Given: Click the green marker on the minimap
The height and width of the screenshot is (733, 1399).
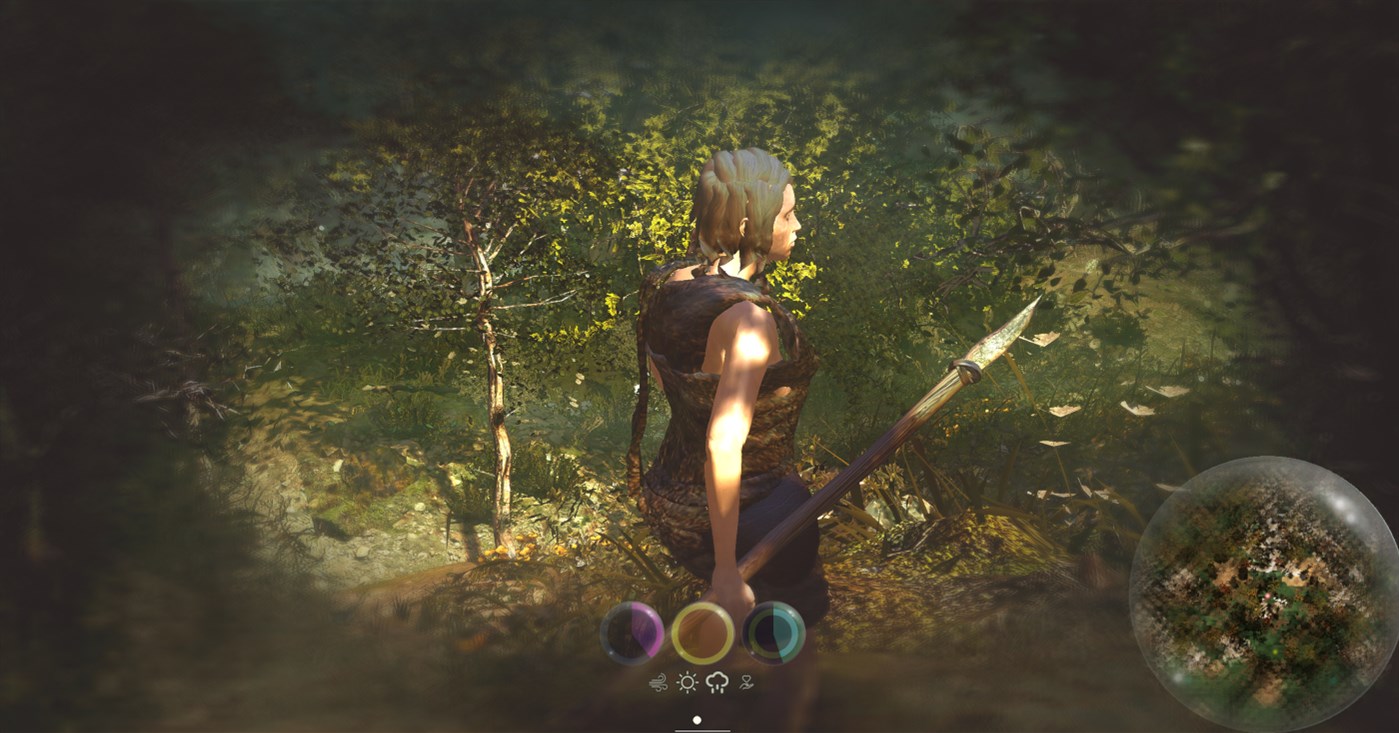Looking at the screenshot, I should pos(1275,651).
